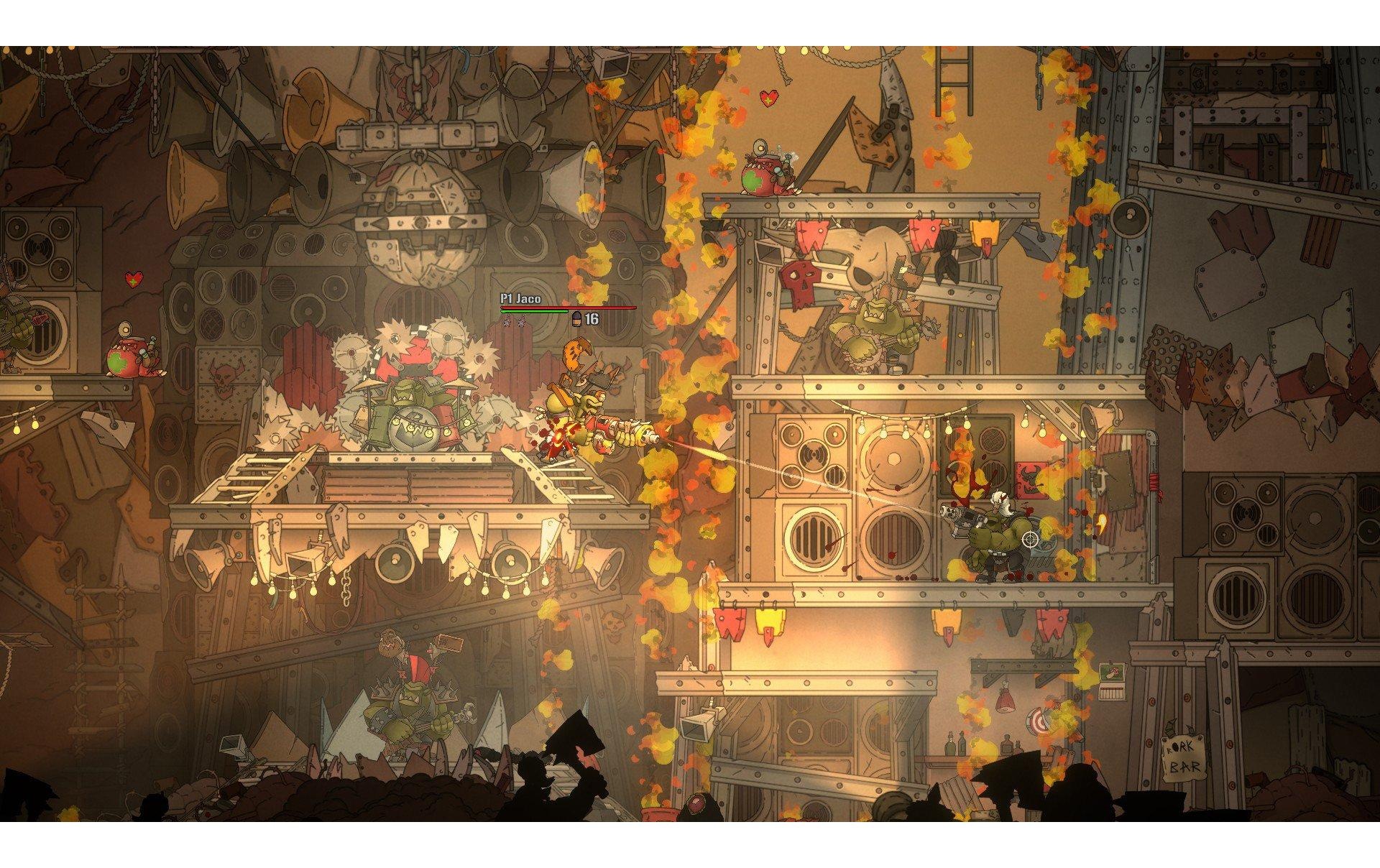This screenshot has height=868, width=1380.
Task: Select the bullet ammo icon near P1 Jaco's health bar
Action: click(x=577, y=319)
